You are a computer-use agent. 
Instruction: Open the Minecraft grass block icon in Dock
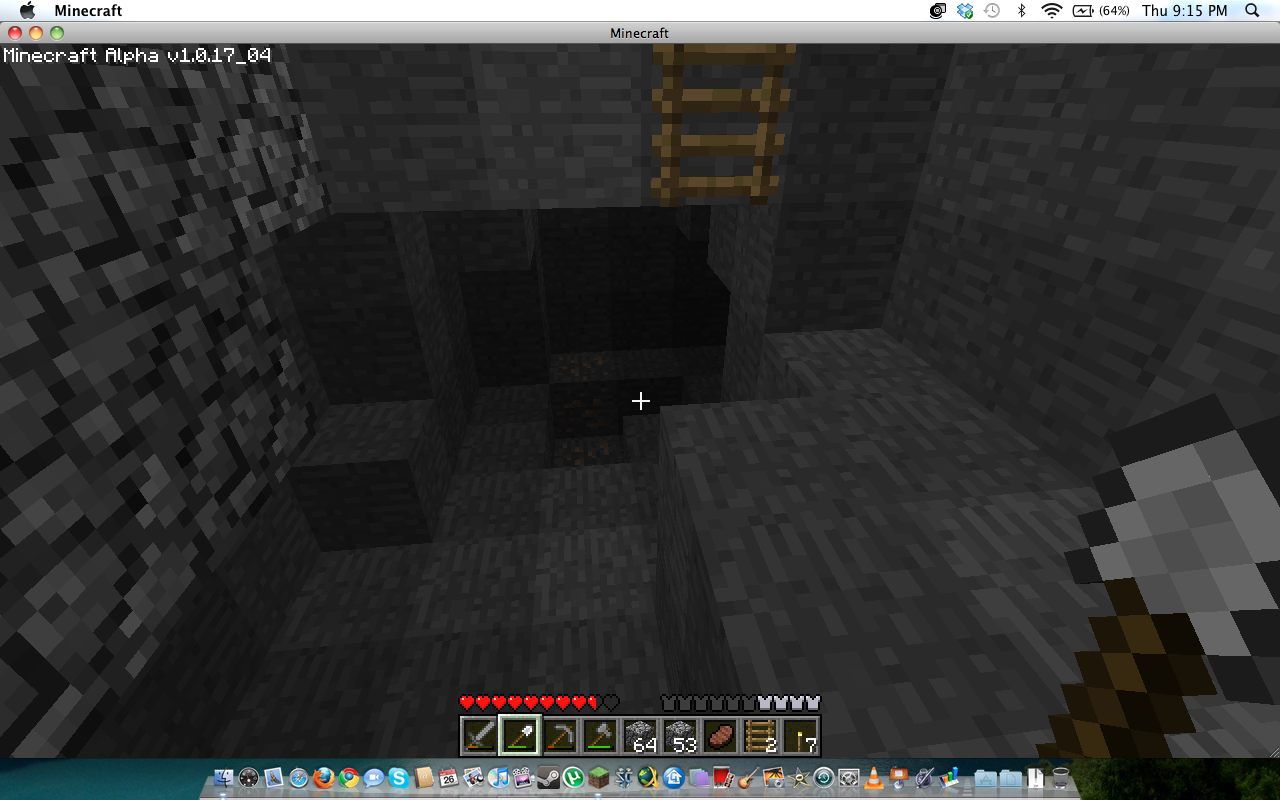598,776
